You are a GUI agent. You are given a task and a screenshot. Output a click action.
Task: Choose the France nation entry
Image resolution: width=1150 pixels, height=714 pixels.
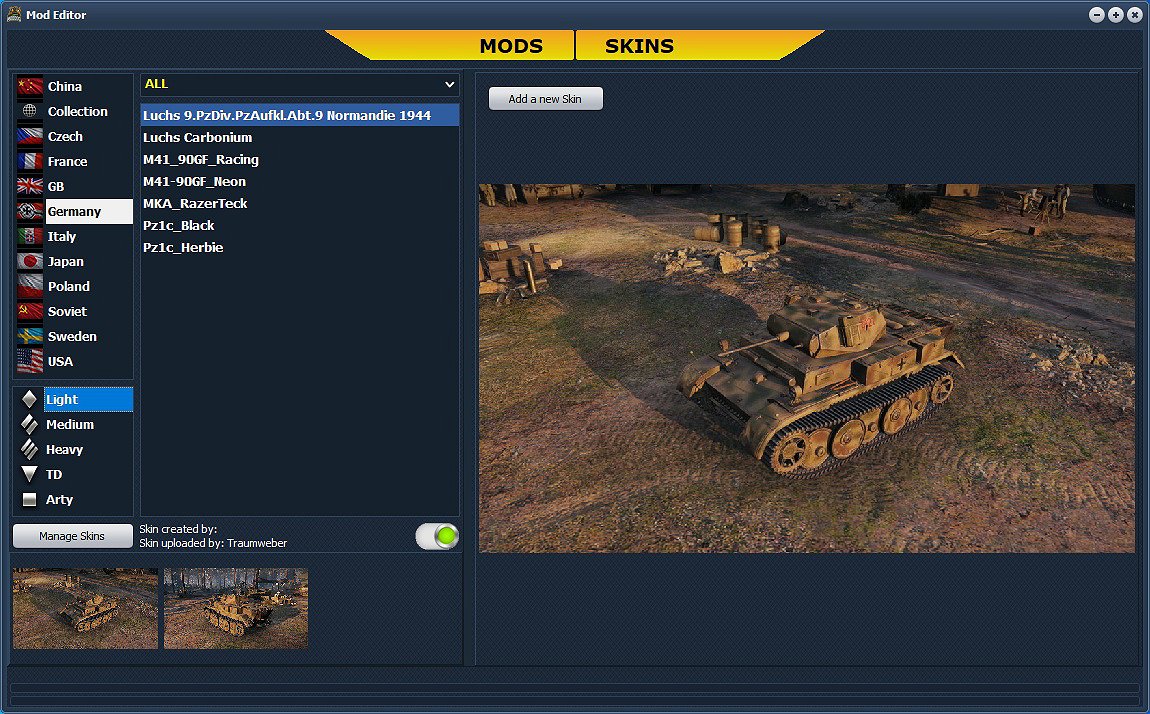tap(67, 162)
